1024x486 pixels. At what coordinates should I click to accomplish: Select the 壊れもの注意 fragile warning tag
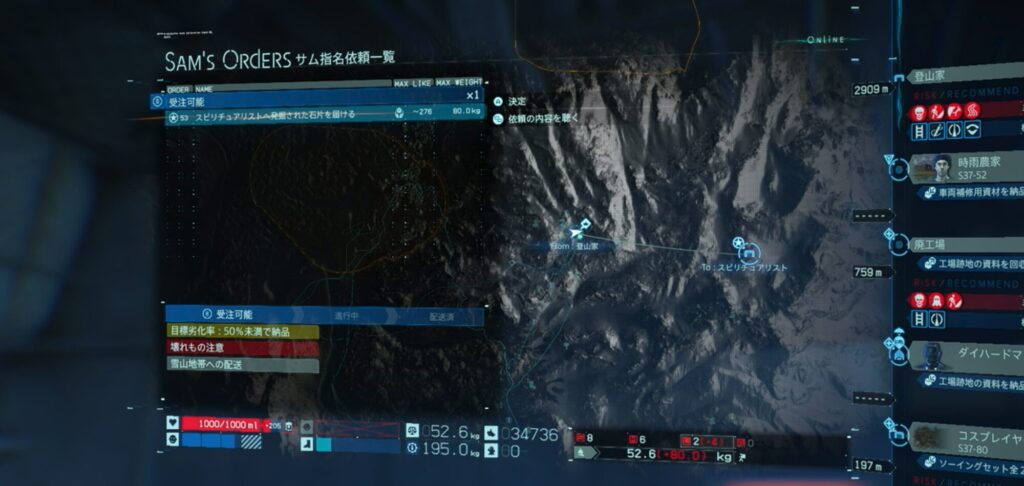click(x=242, y=347)
